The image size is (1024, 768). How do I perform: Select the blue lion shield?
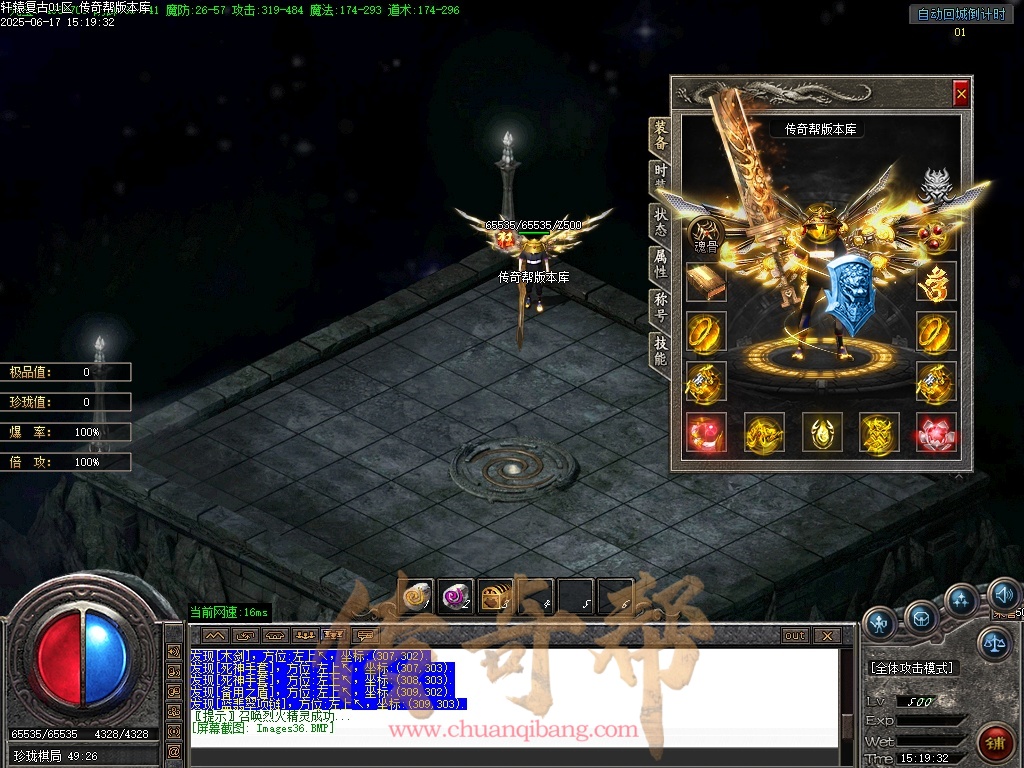pos(849,293)
